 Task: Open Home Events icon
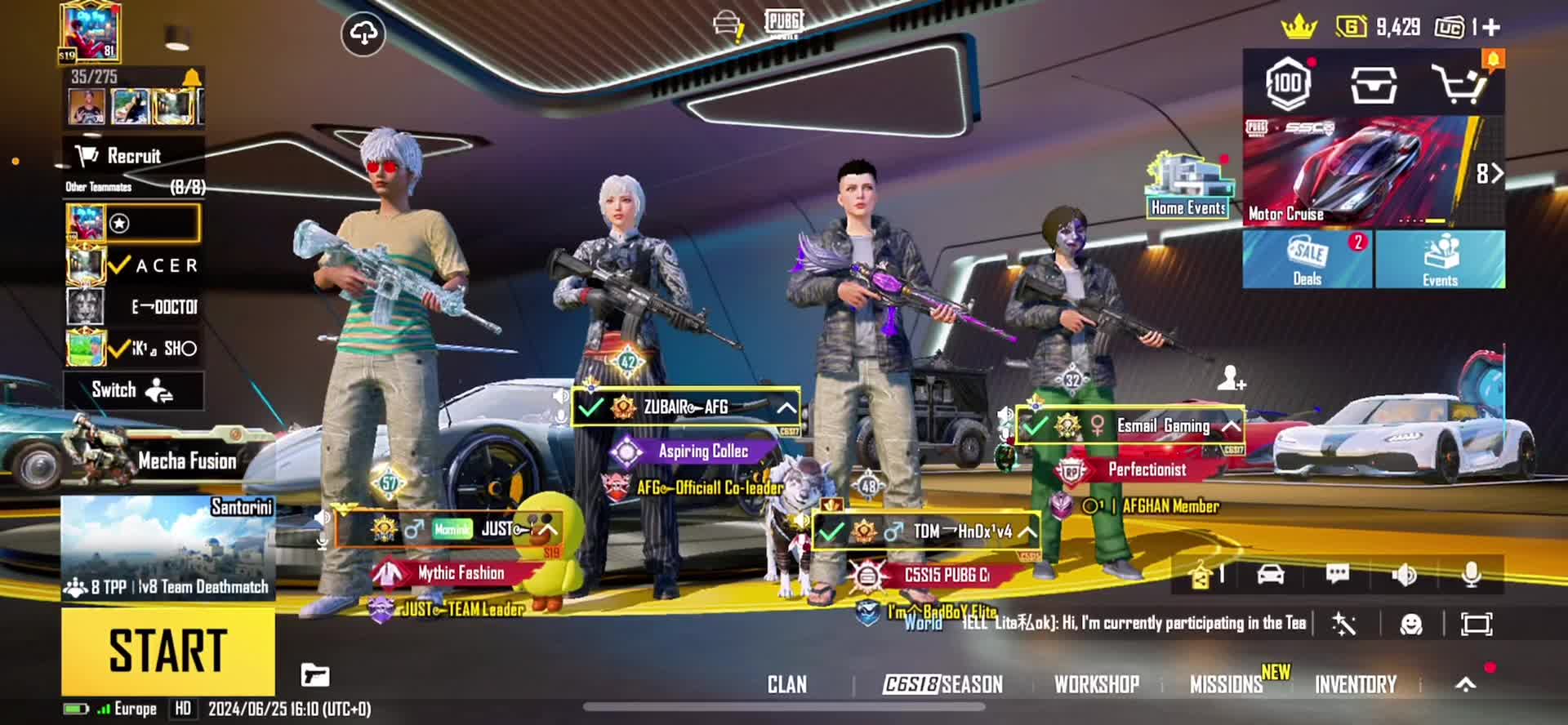[x=1188, y=185]
